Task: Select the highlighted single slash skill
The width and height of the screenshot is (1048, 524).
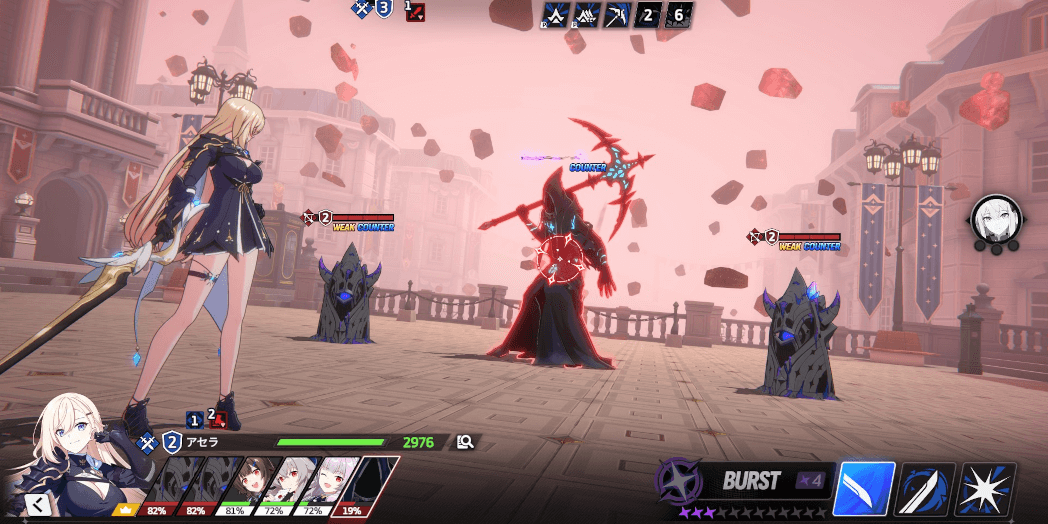Action: (x=863, y=489)
